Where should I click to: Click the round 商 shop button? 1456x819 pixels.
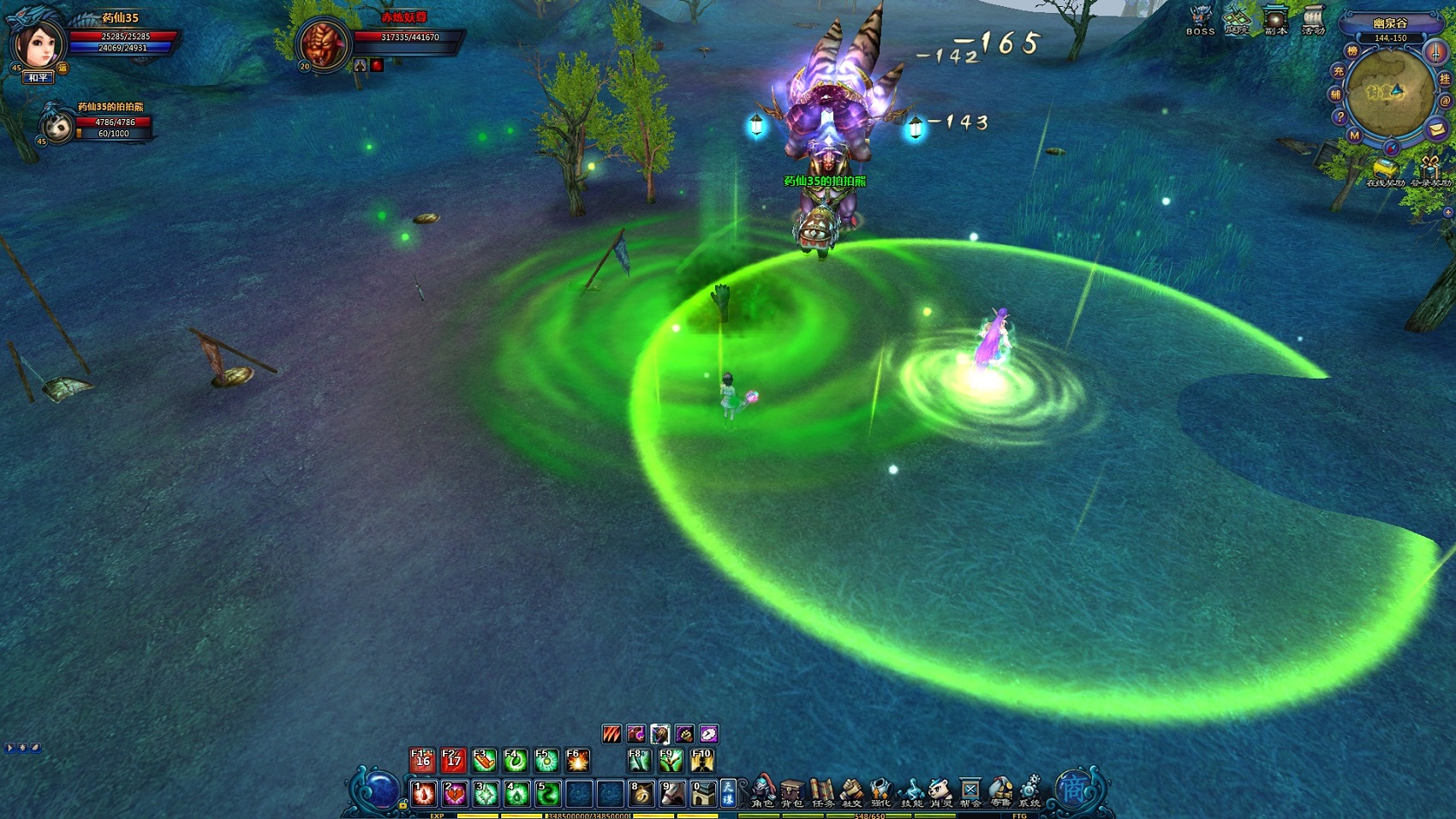[1072, 788]
